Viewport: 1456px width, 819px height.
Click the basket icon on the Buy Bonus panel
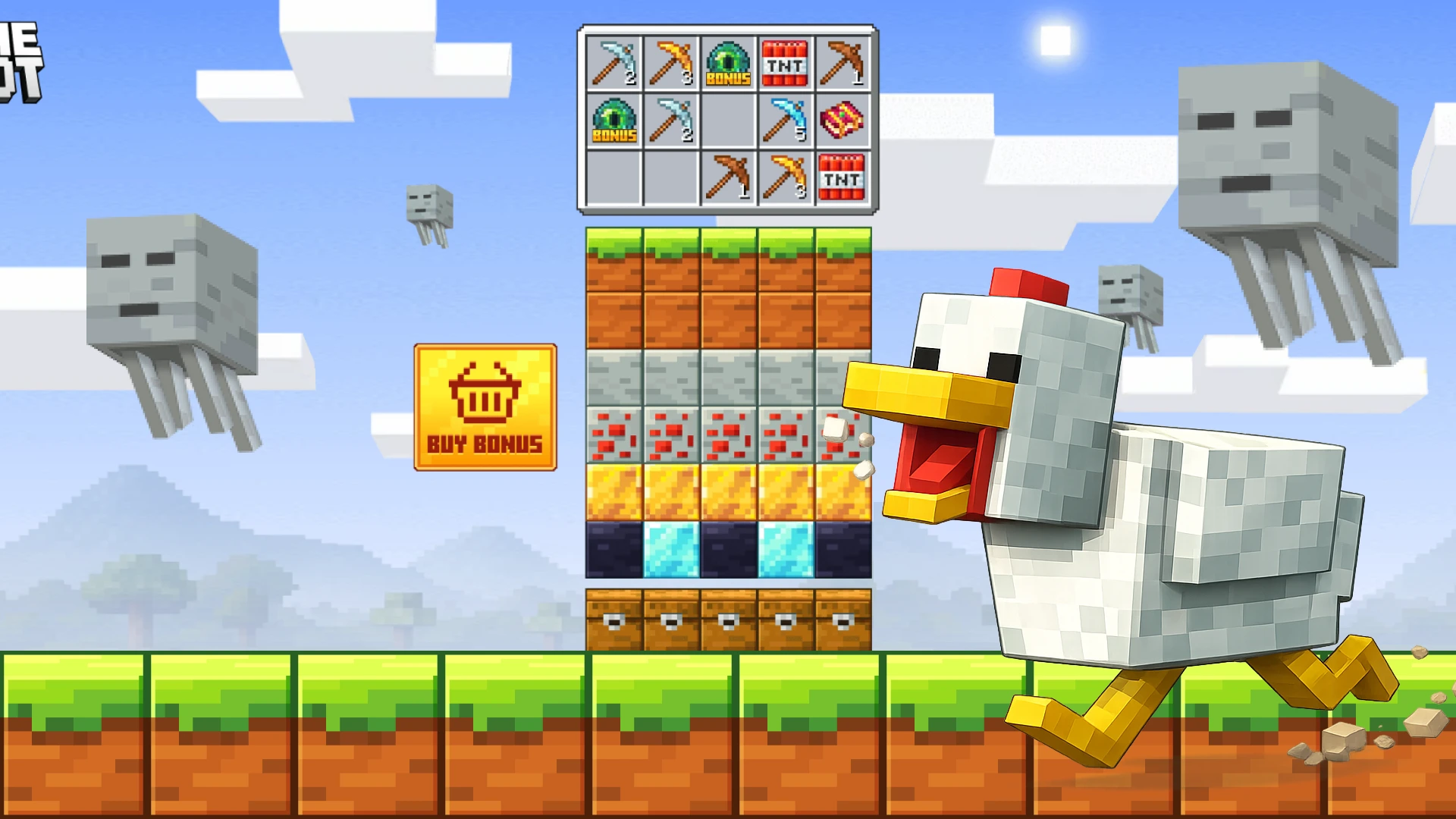[x=485, y=391]
